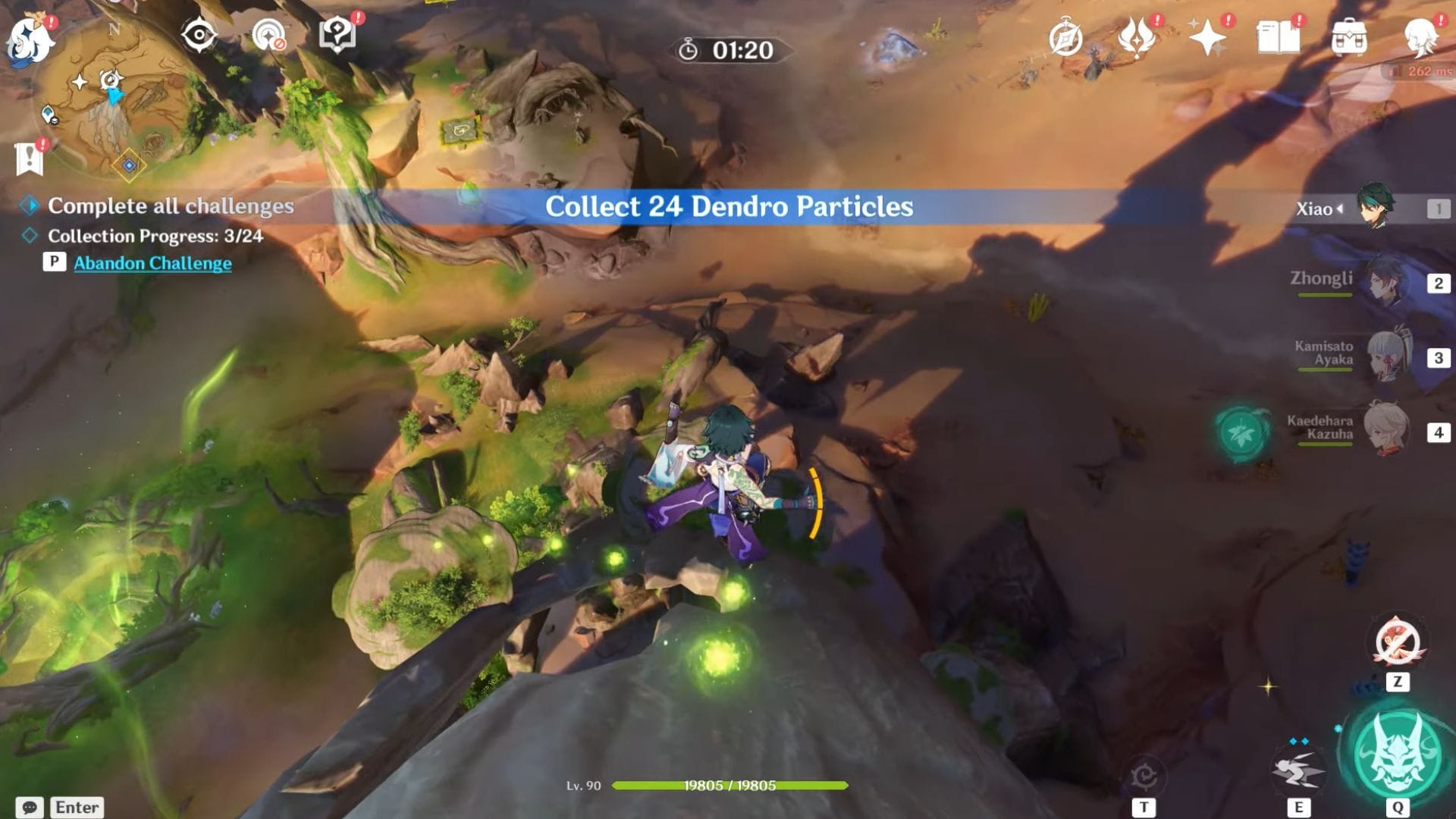Viewport: 1456px width, 819px height.
Task: Open the adventurer compass icon
Action: [x=1065, y=38]
